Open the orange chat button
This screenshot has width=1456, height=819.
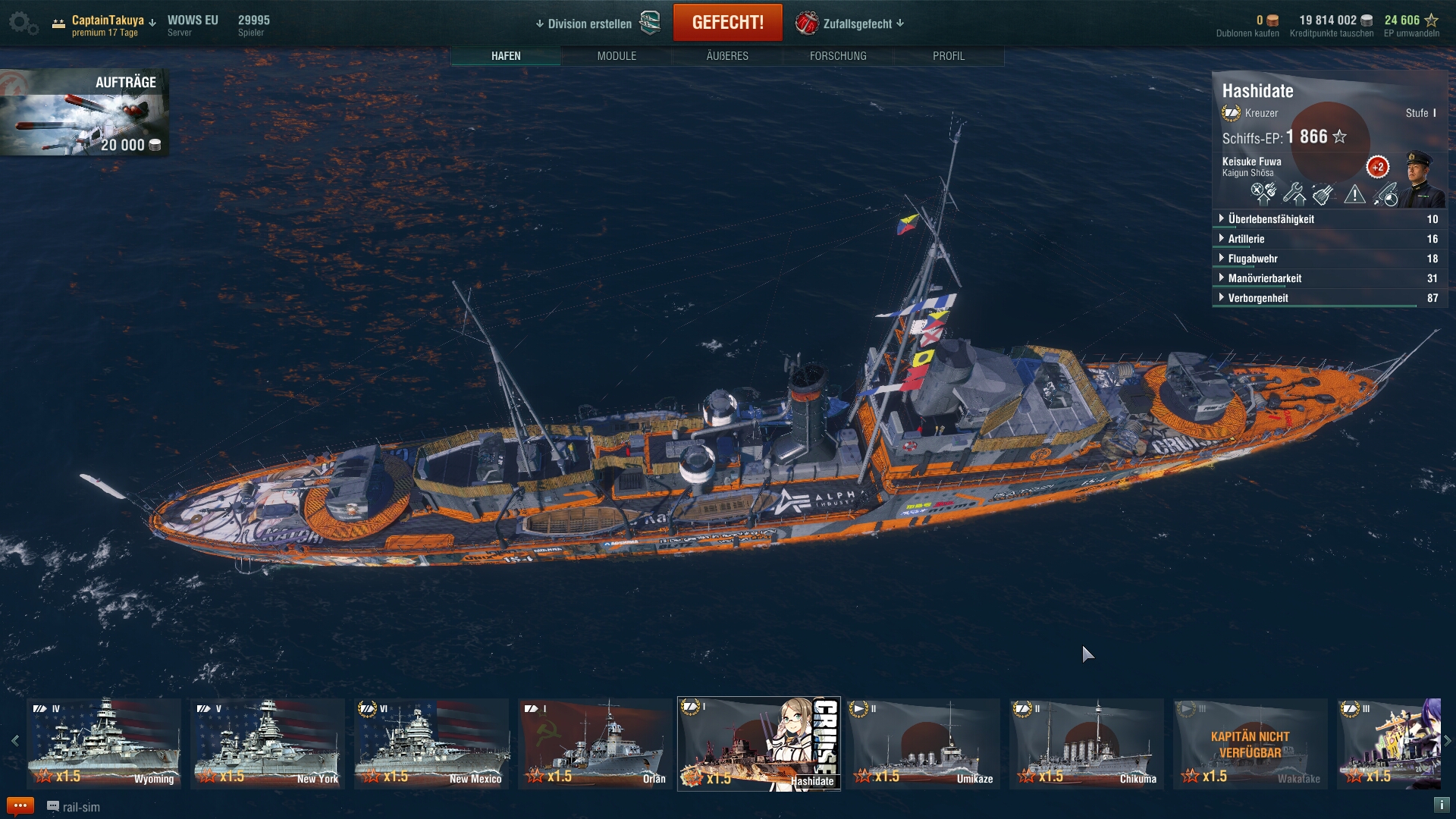(x=20, y=806)
